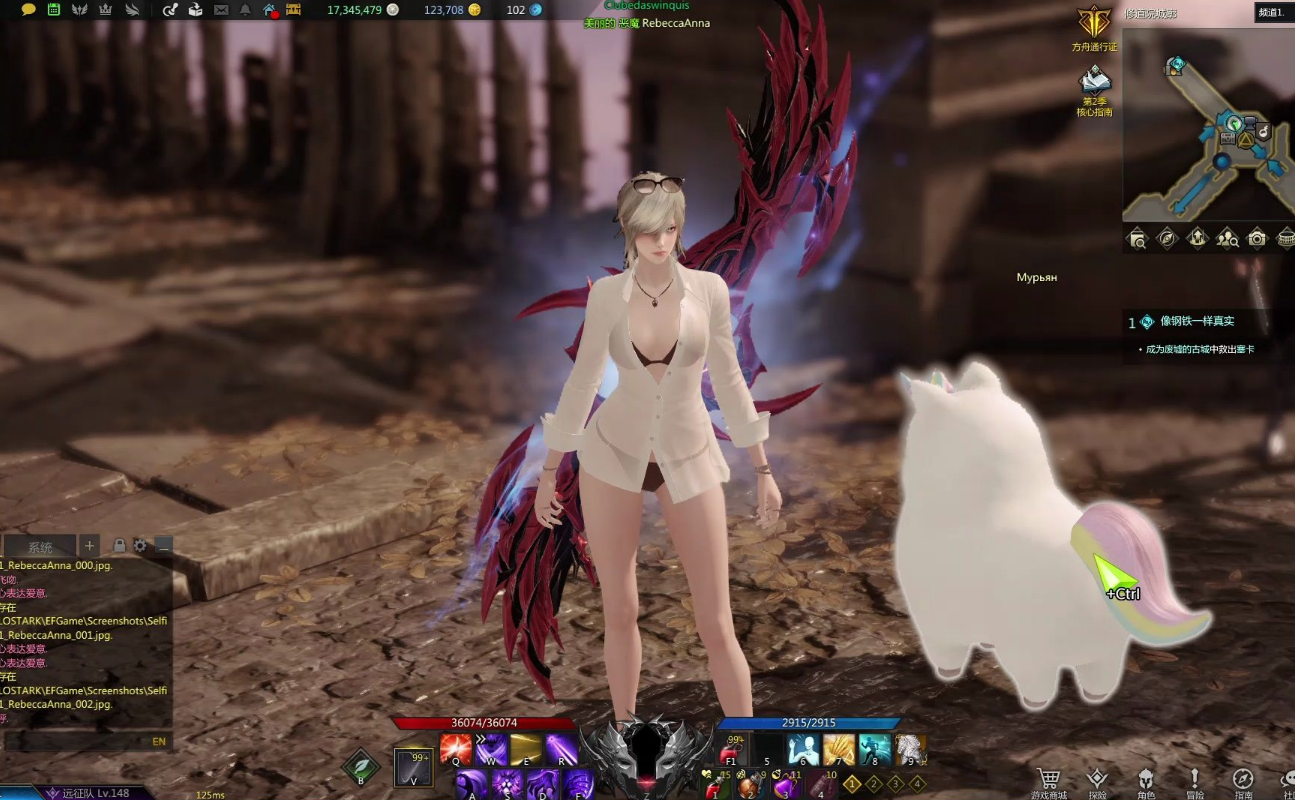Open the Season 2 core guide book
Image resolution: width=1295 pixels, height=800 pixels.
coord(1094,80)
